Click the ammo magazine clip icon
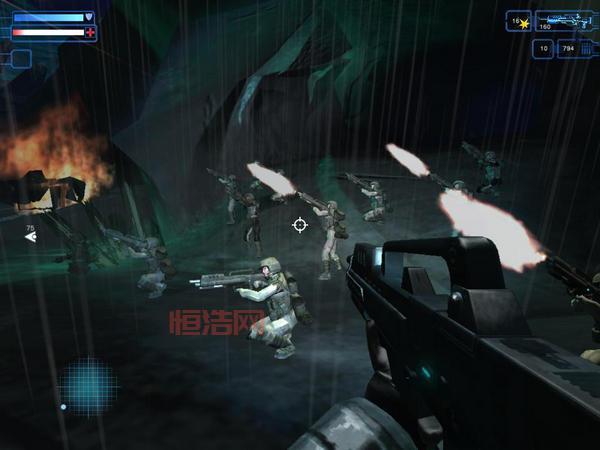The height and width of the screenshot is (450, 600). coord(585,48)
